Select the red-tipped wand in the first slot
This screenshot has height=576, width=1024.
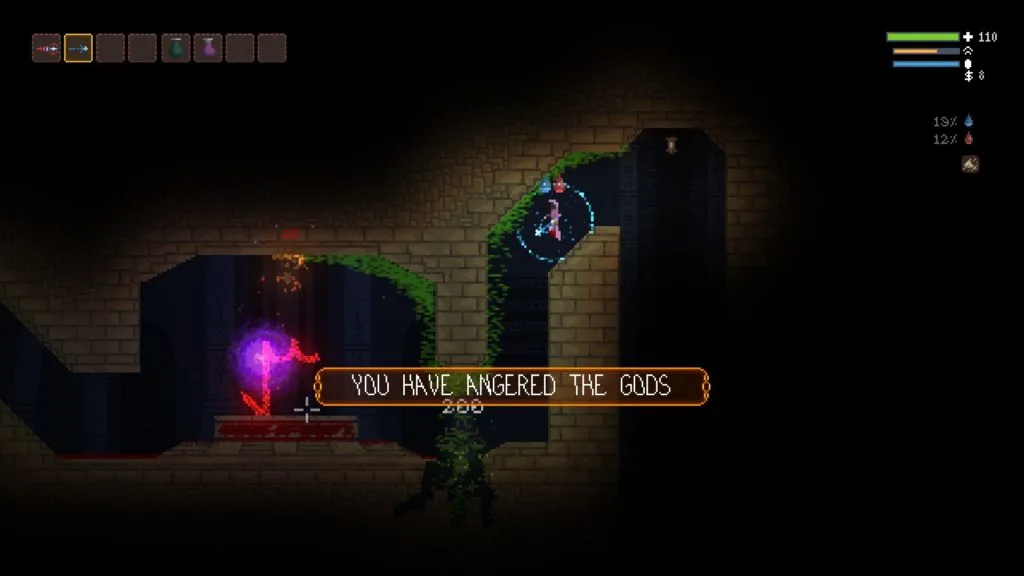(x=46, y=48)
